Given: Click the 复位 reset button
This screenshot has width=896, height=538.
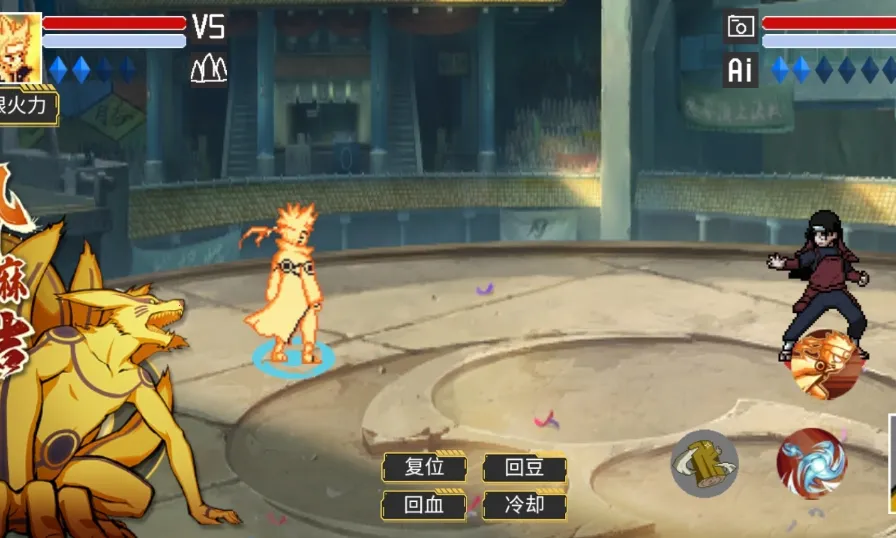Looking at the screenshot, I should [x=424, y=467].
